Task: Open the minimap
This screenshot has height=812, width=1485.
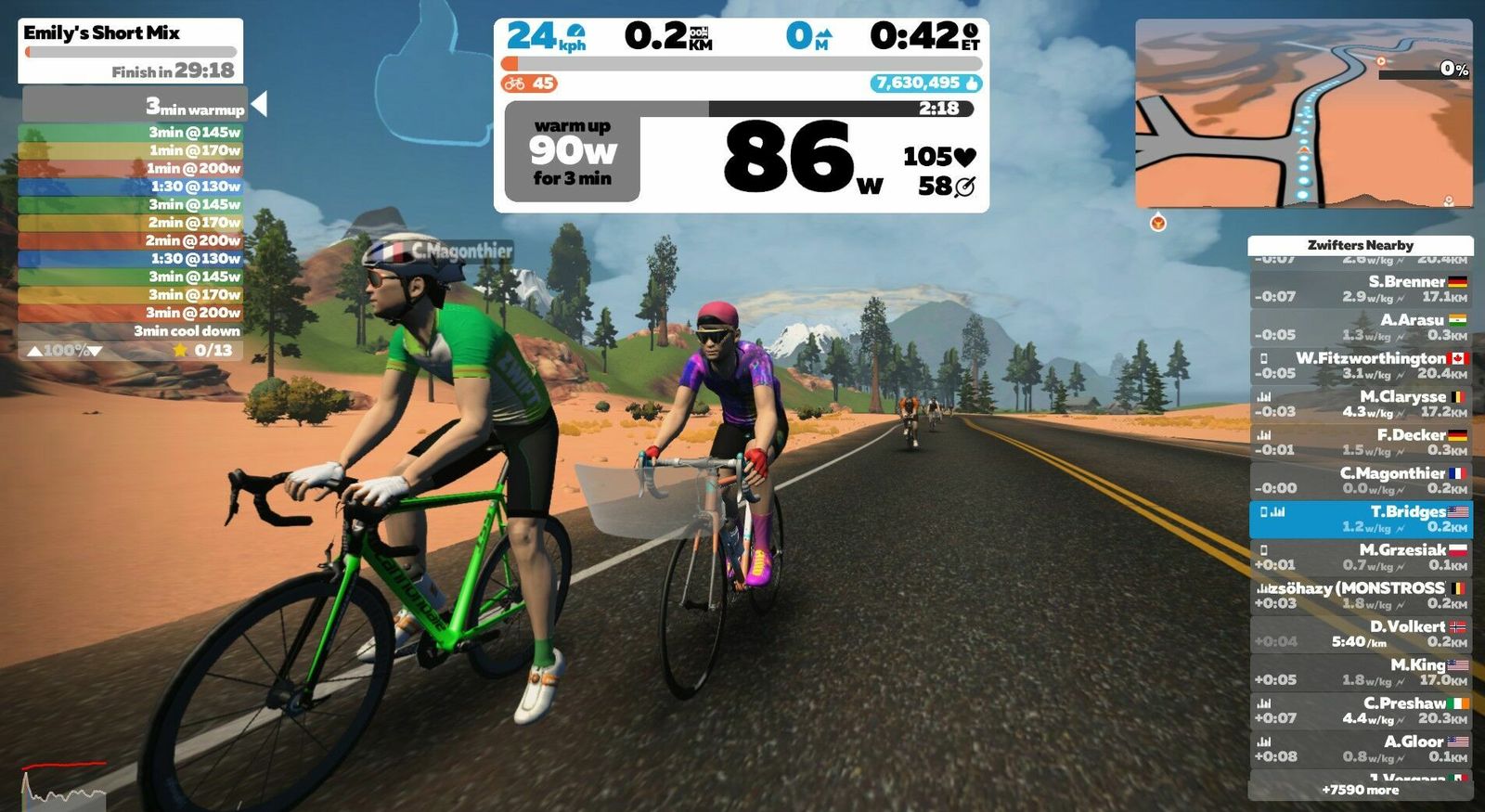Action: [x=1303, y=113]
